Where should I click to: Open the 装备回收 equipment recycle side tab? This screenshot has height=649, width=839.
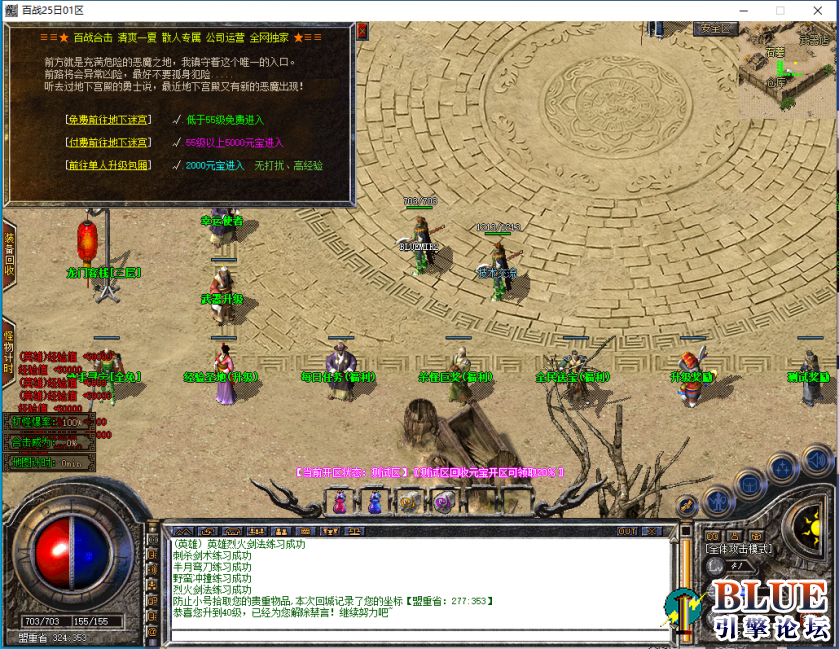pyautogui.click(x=8, y=255)
